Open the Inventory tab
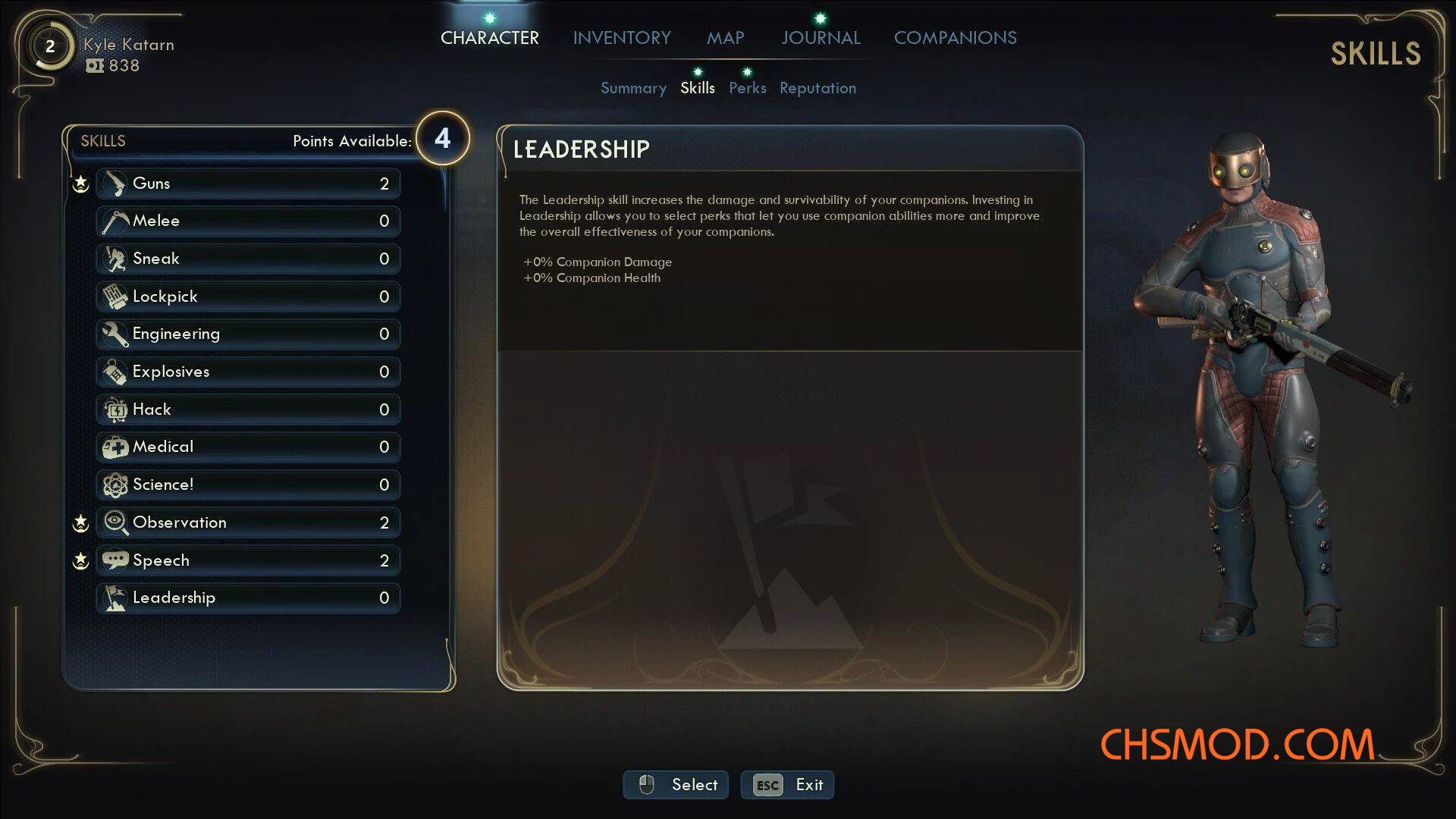1456x819 pixels. coord(622,38)
